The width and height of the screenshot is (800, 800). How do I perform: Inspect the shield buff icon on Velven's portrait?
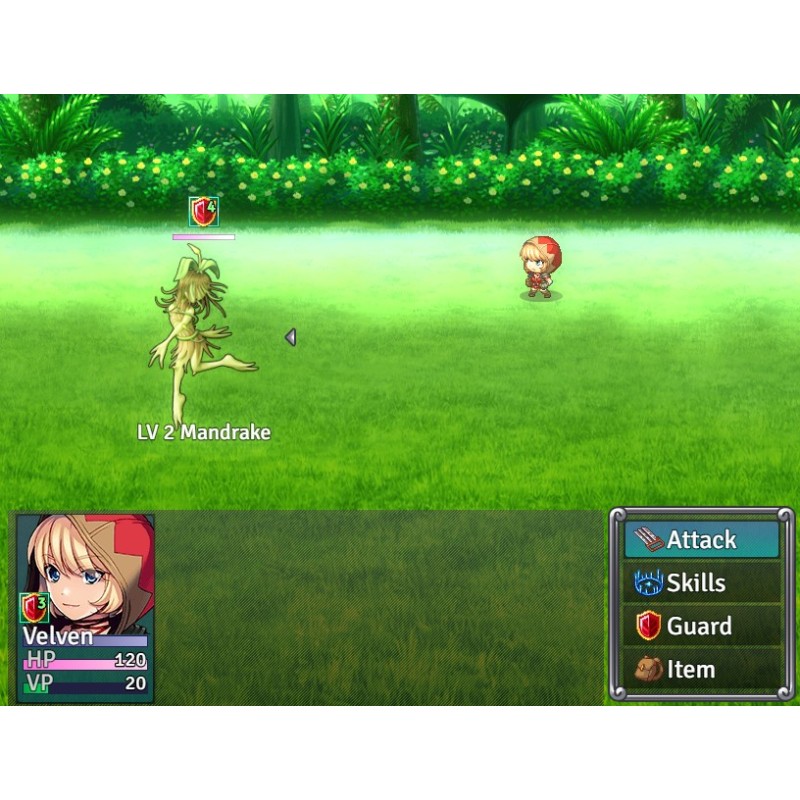pyautogui.click(x=34, y=607)
